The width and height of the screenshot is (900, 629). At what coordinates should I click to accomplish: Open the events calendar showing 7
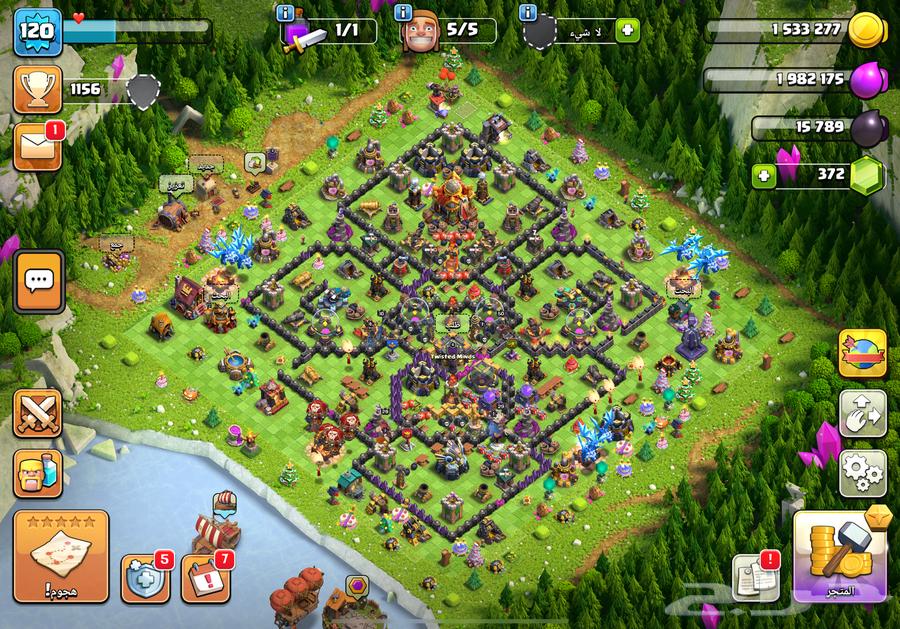(205, 577)
